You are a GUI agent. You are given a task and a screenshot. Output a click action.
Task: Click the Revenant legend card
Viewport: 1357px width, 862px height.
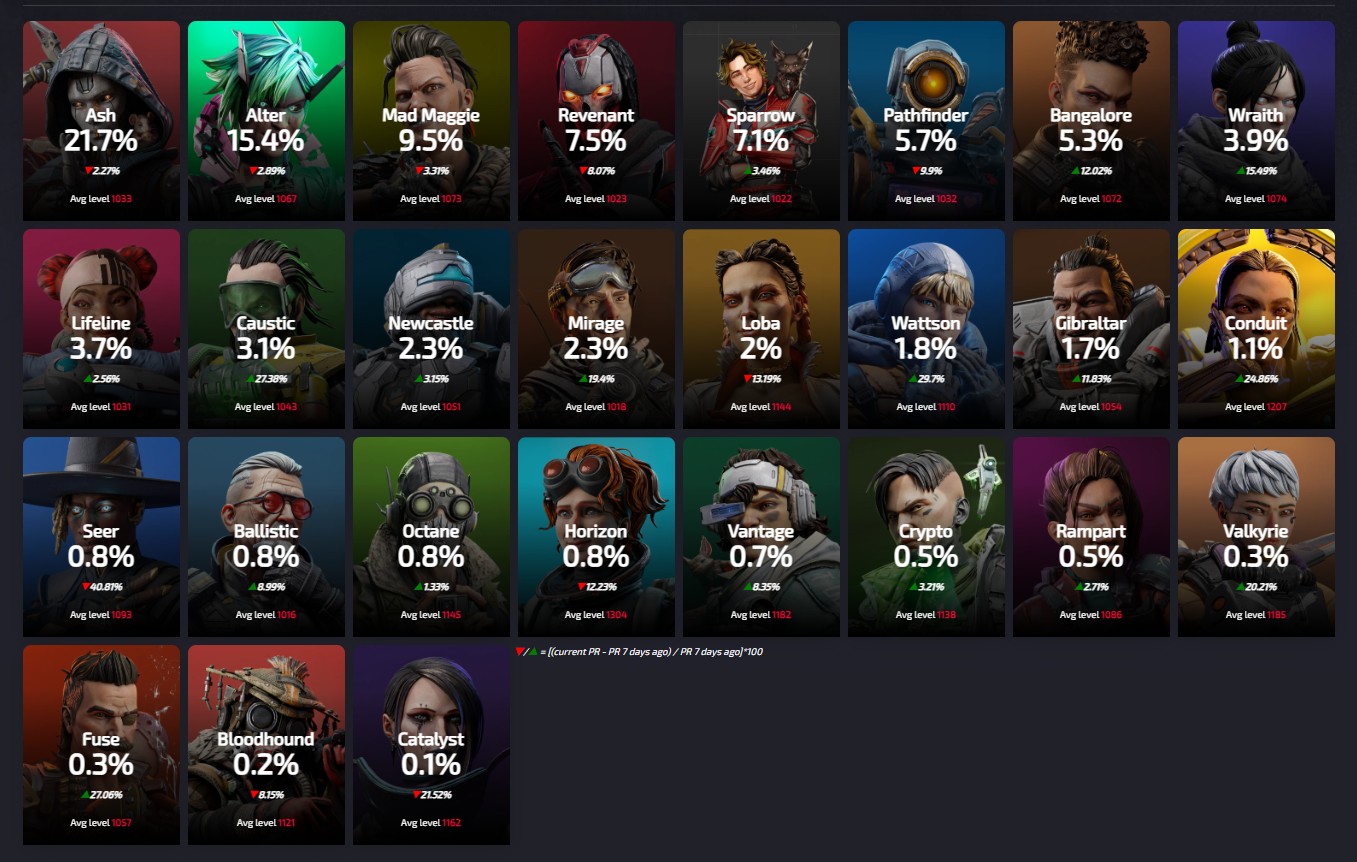[596, 121]
